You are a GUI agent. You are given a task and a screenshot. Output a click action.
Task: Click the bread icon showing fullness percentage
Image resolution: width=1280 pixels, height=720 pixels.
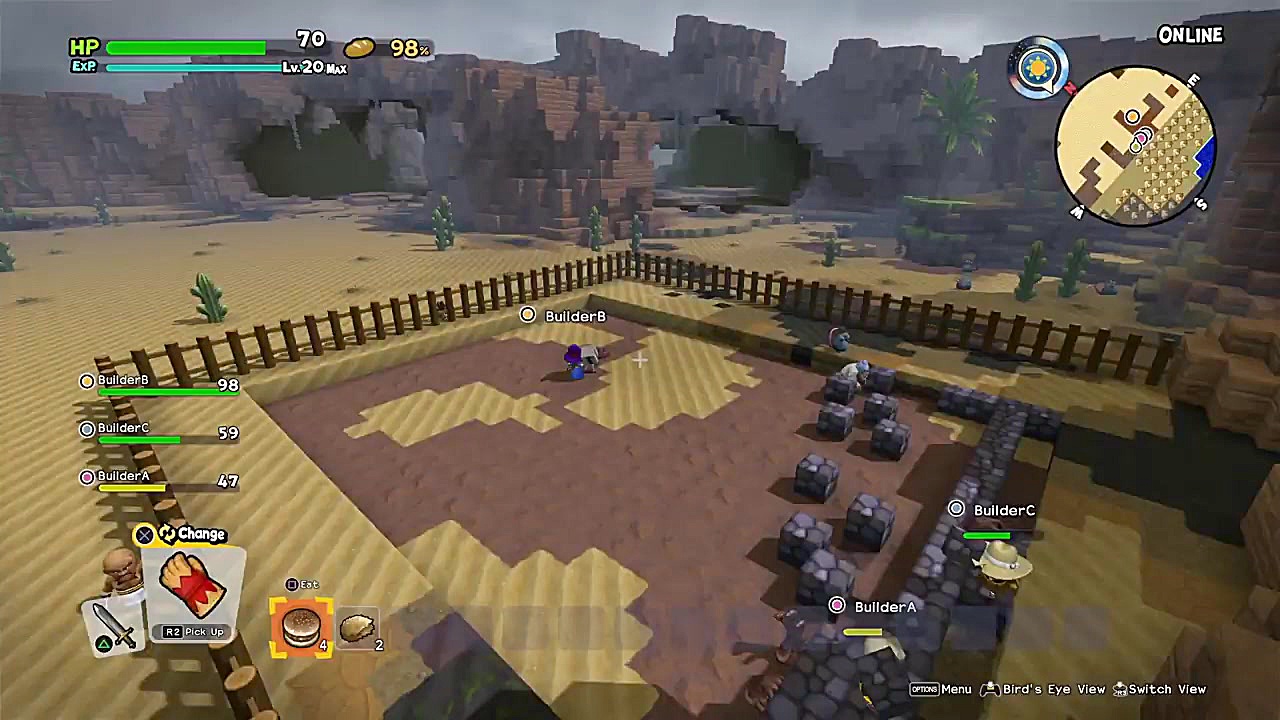[361, 47]
